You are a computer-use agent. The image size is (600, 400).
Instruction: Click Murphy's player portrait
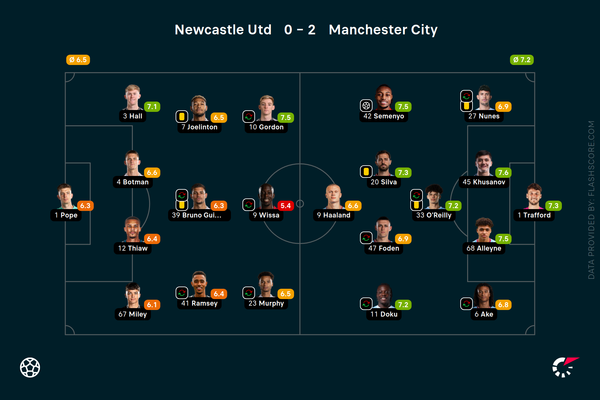(265, 286)
